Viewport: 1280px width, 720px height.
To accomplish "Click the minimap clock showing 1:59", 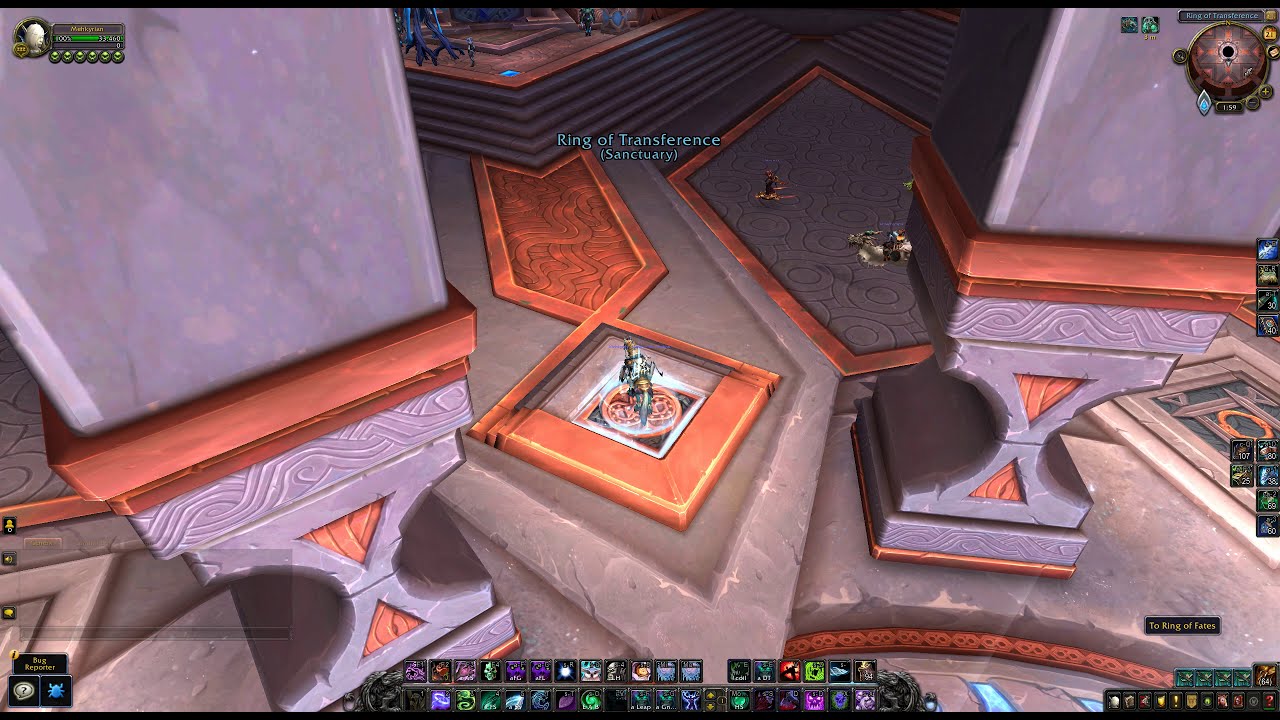I will 1229,106.
